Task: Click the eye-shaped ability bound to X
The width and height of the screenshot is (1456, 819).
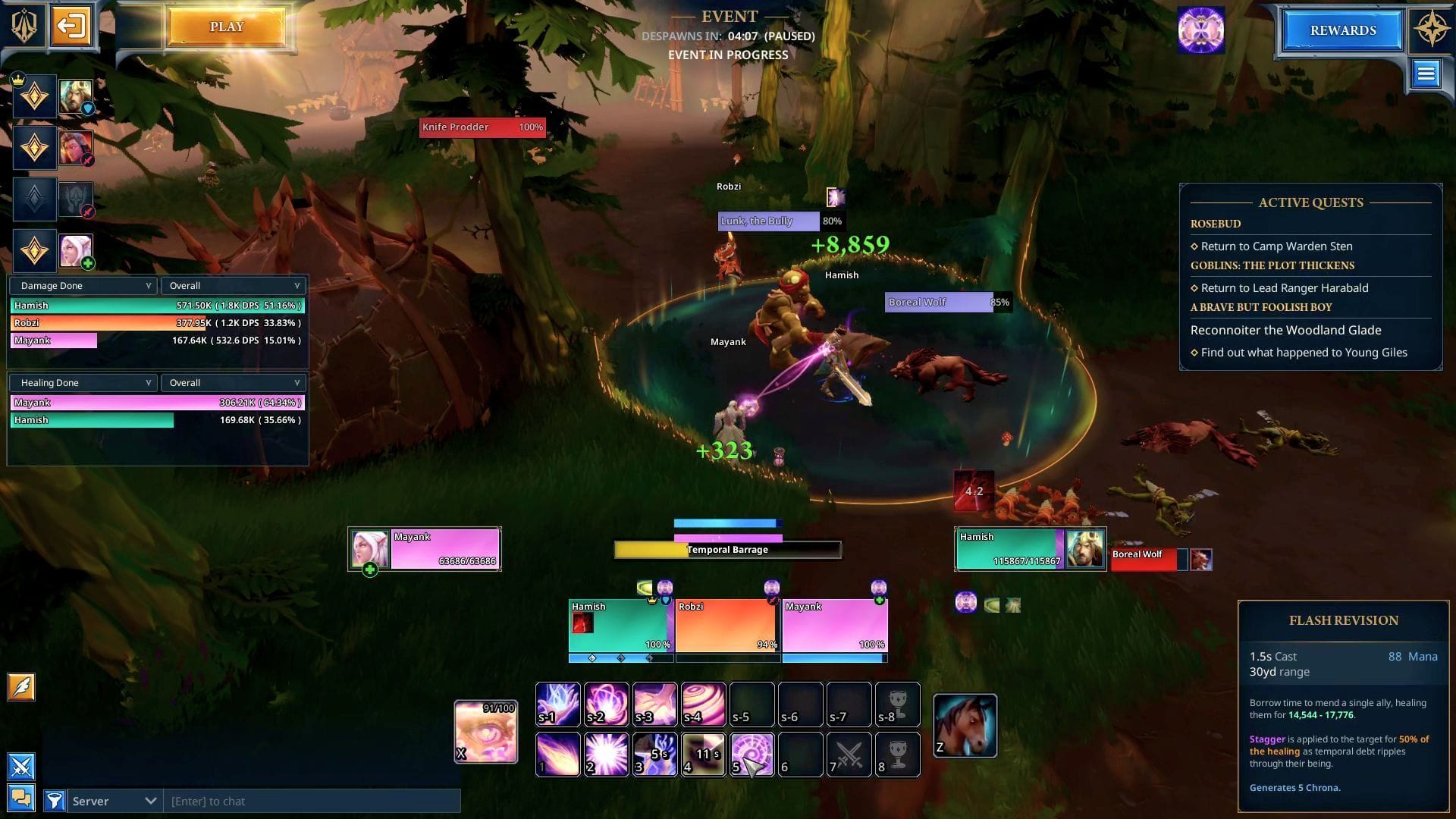Action: (485, 730)
